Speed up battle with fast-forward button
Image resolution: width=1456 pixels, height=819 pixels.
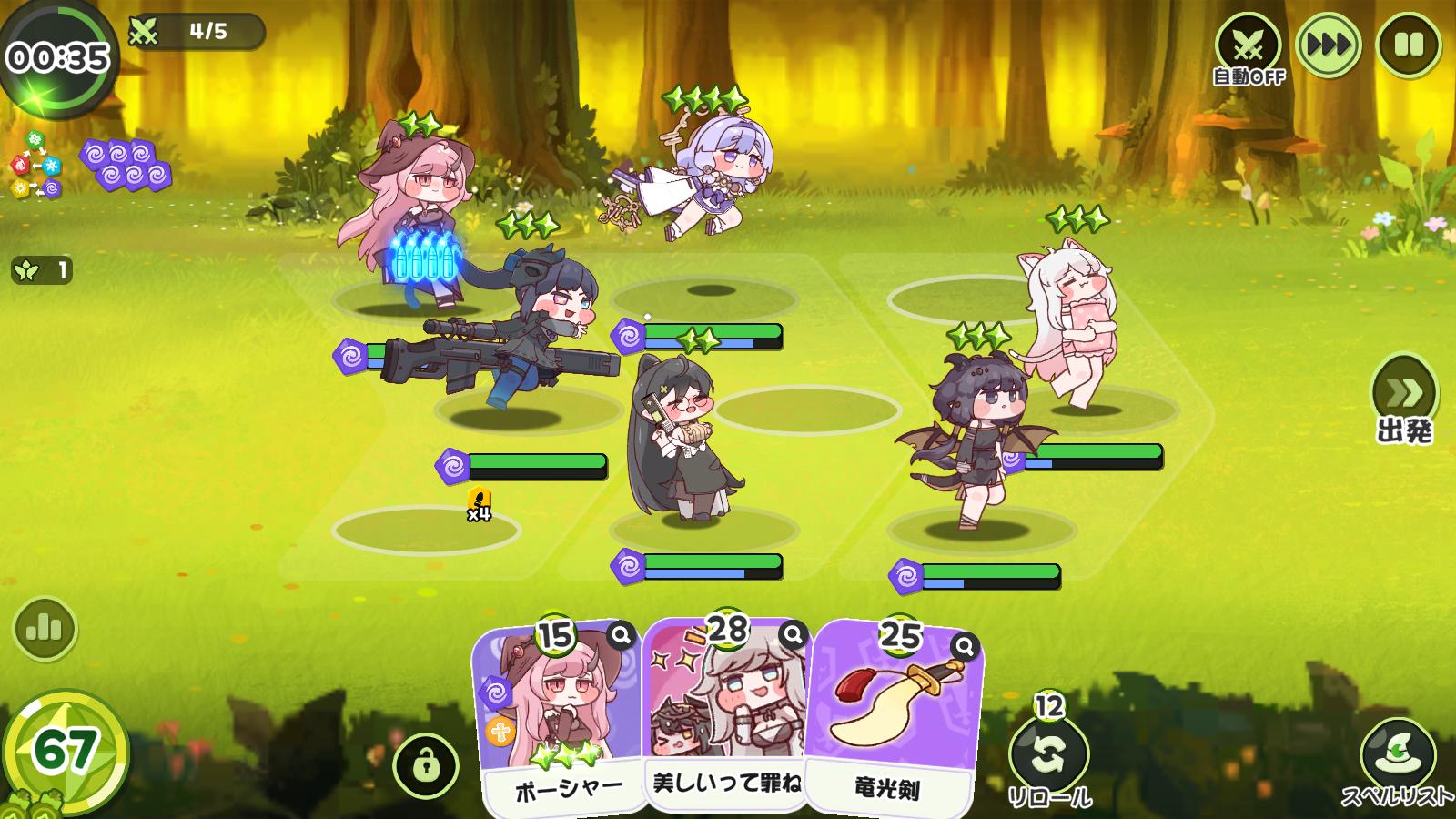1329,45
